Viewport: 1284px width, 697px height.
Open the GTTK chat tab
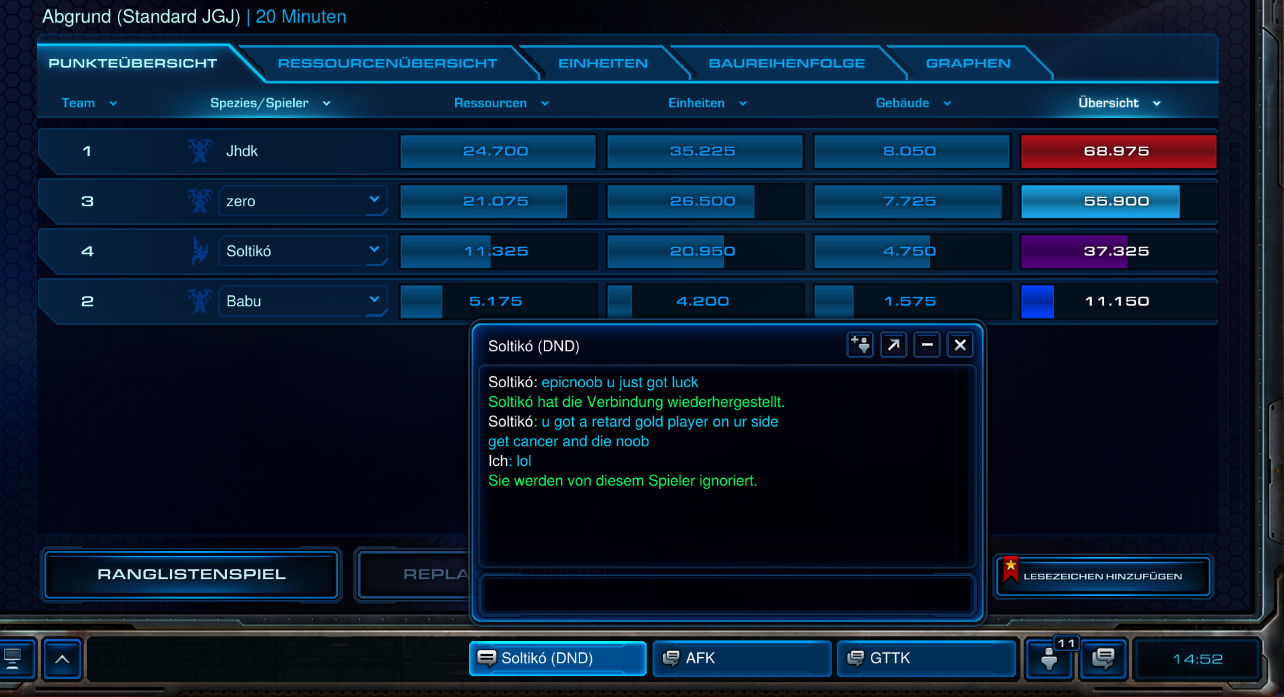(925, 658)
